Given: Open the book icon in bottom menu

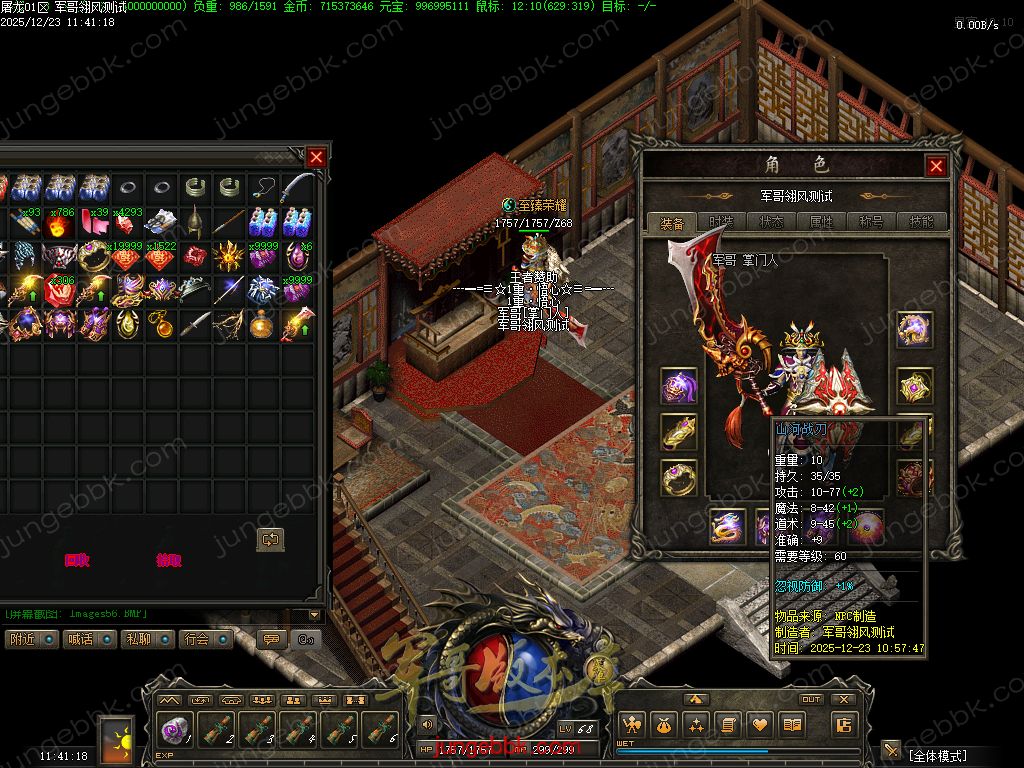Looking at the screenshot, I should (x=792, y=725).
